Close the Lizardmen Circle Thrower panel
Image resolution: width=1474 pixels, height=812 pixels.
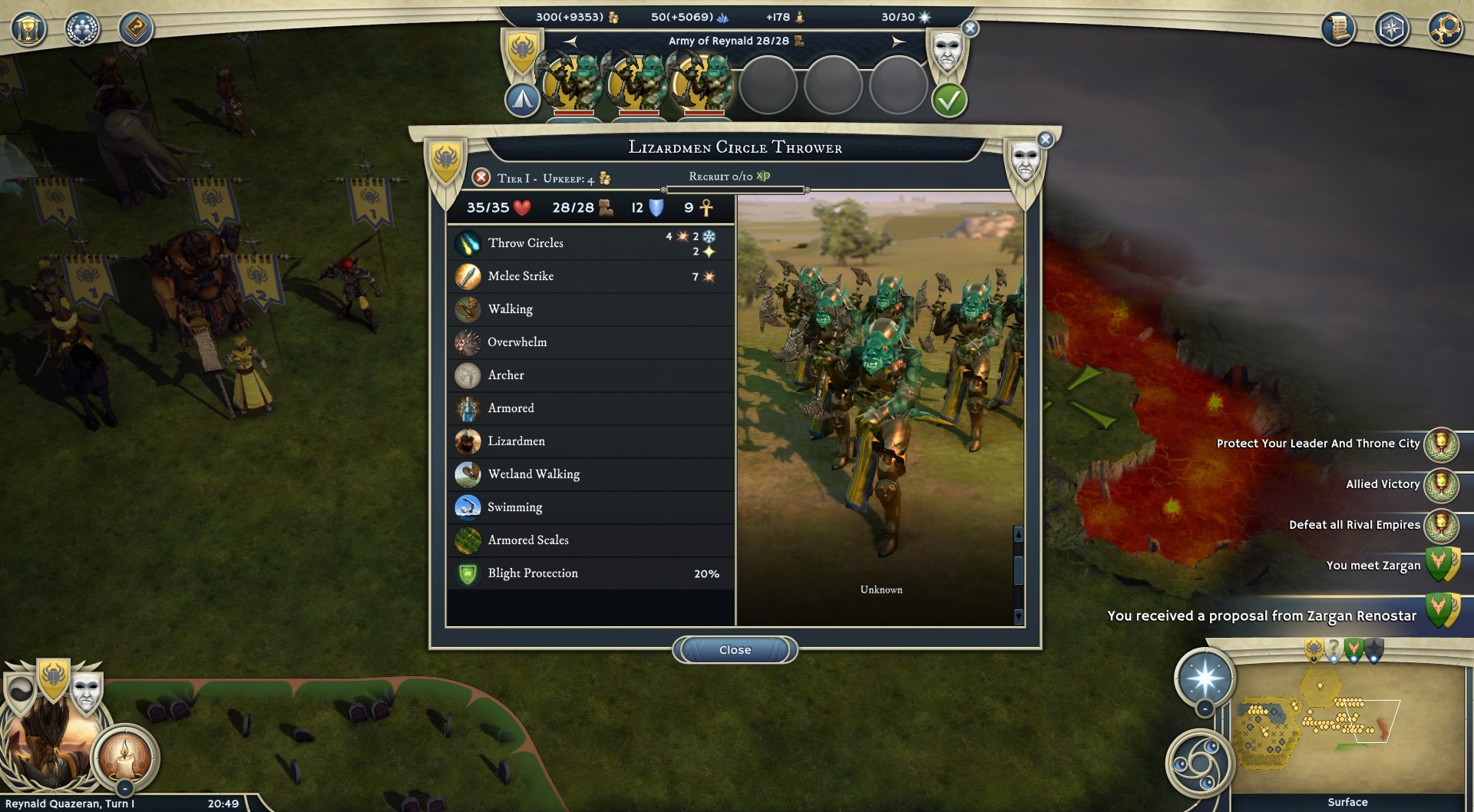[735, 650]
